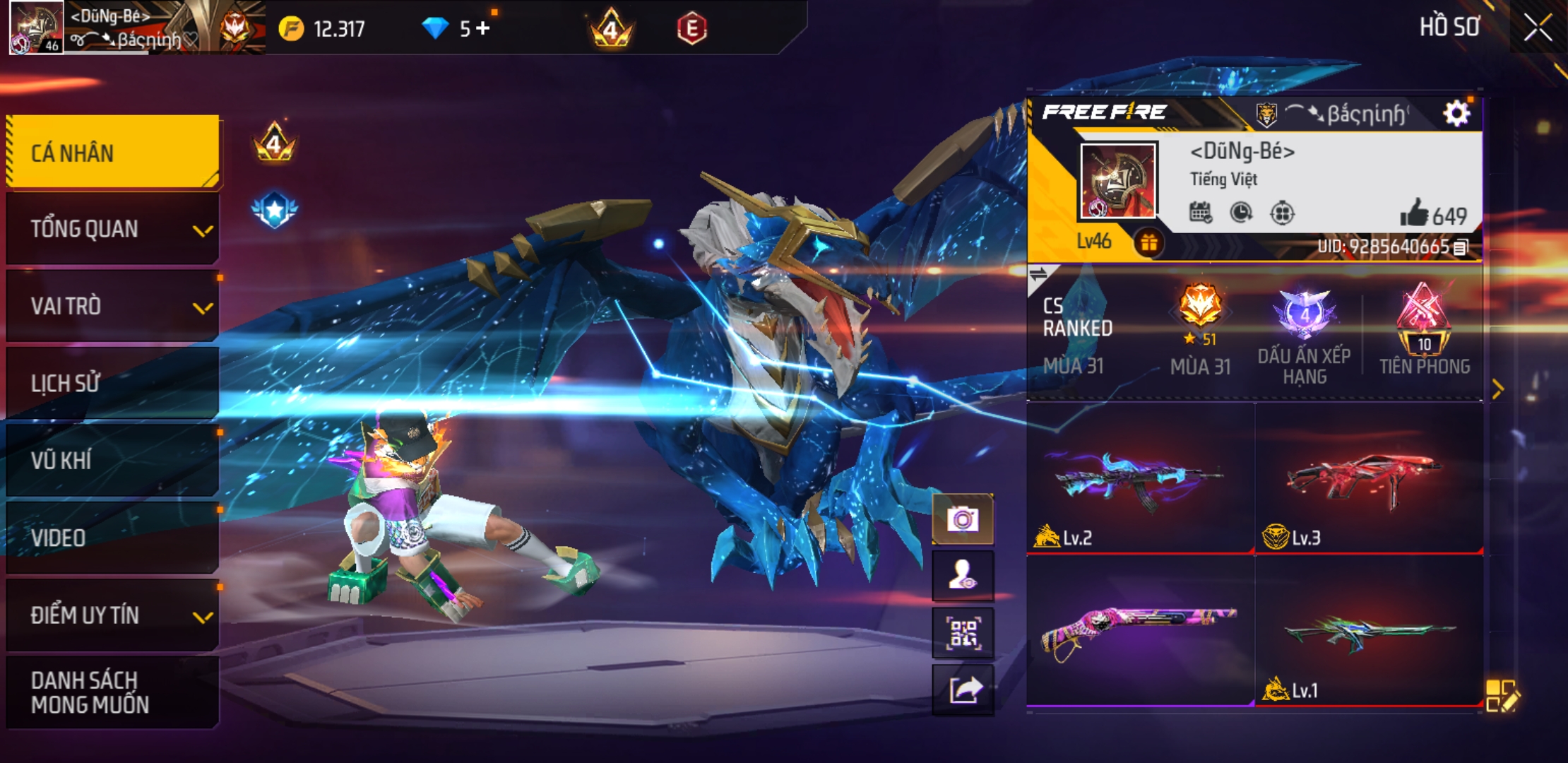Open the Video tab

113,538
